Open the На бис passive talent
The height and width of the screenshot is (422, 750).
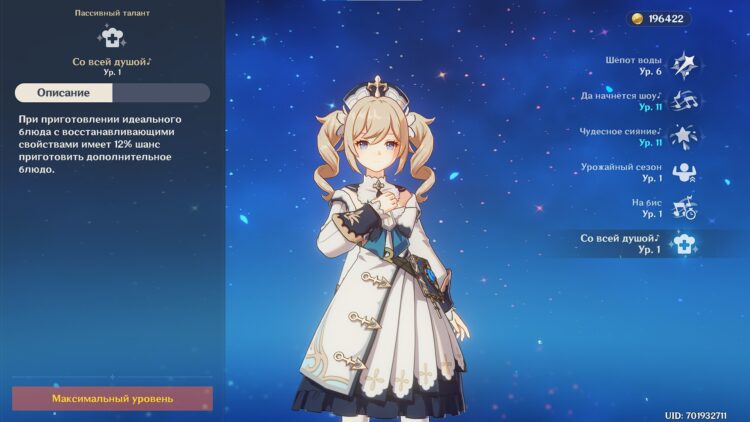(684, 207)
